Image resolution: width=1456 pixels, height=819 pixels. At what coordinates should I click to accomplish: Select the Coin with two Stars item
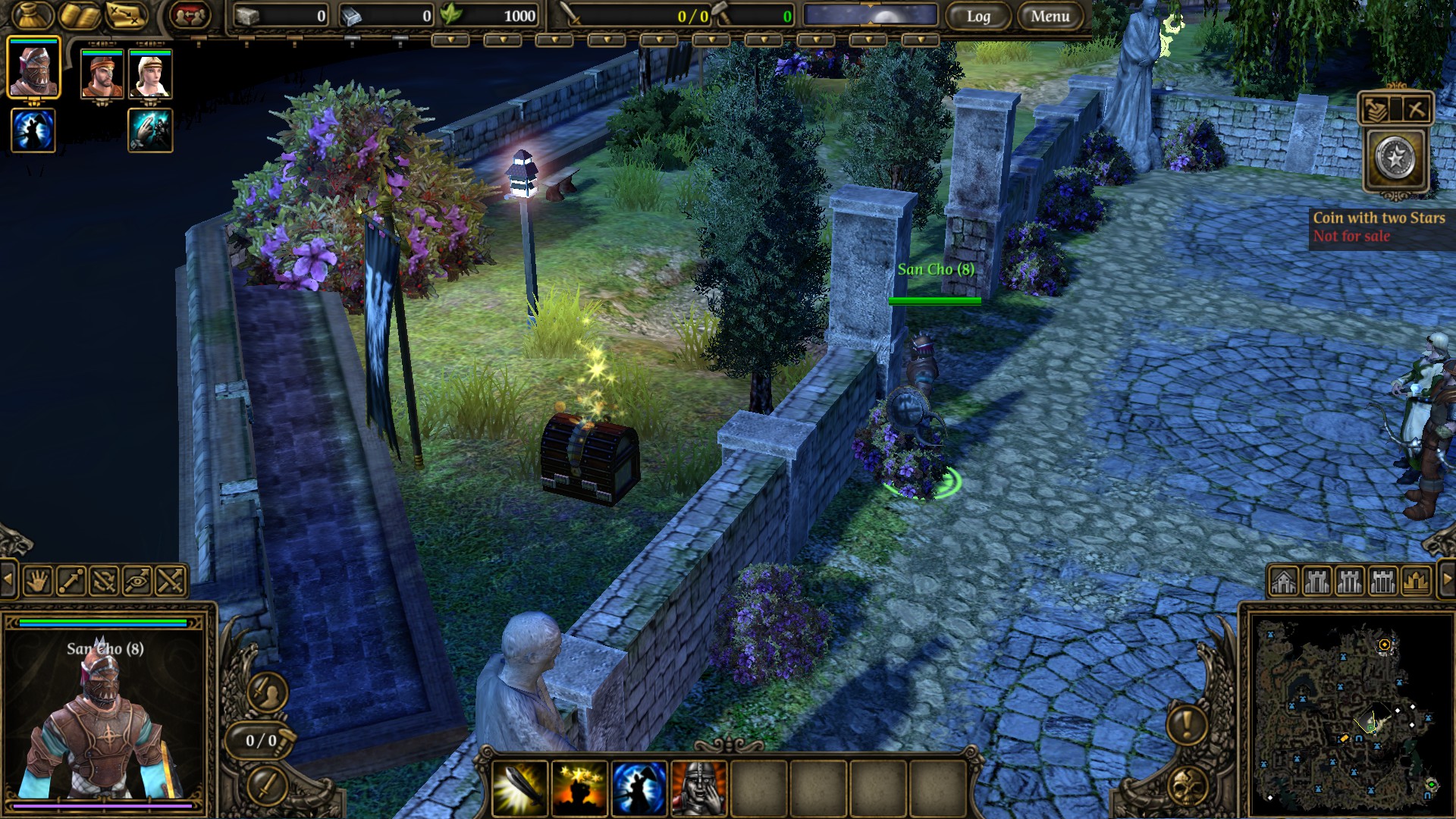click(1395, 159)
